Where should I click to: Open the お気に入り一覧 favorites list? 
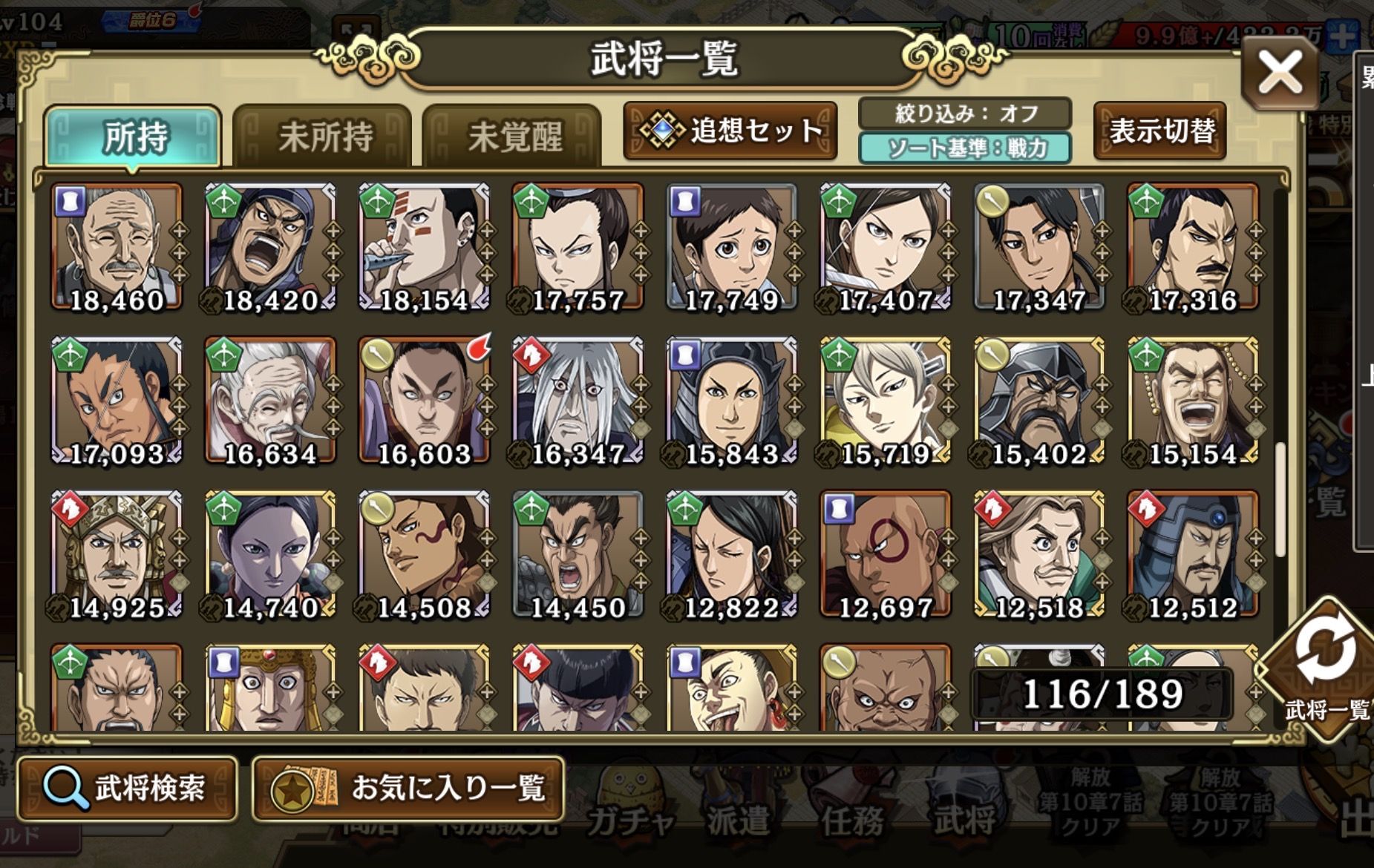(408, 788)
